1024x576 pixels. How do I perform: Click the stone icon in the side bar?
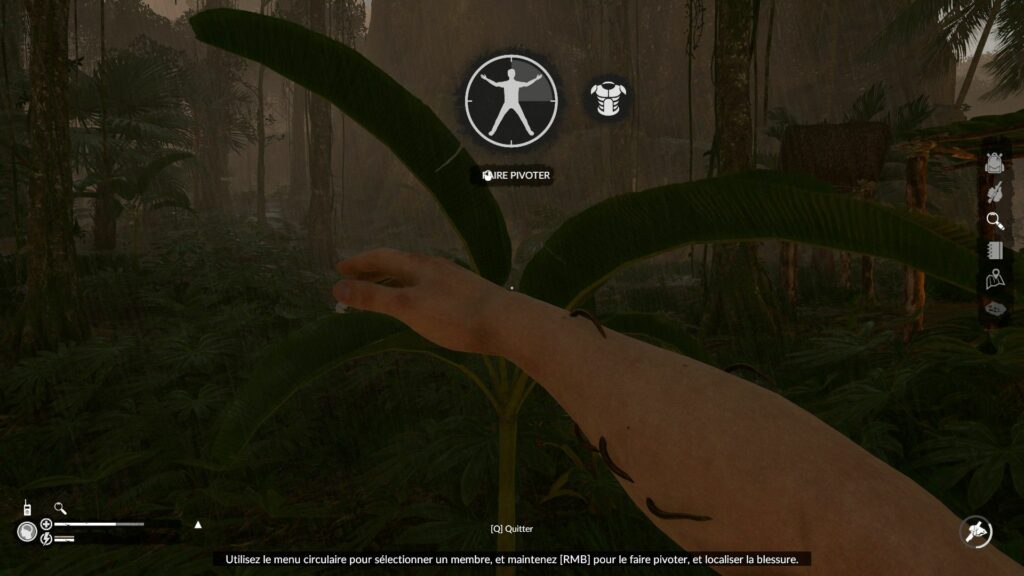[994, 310]
